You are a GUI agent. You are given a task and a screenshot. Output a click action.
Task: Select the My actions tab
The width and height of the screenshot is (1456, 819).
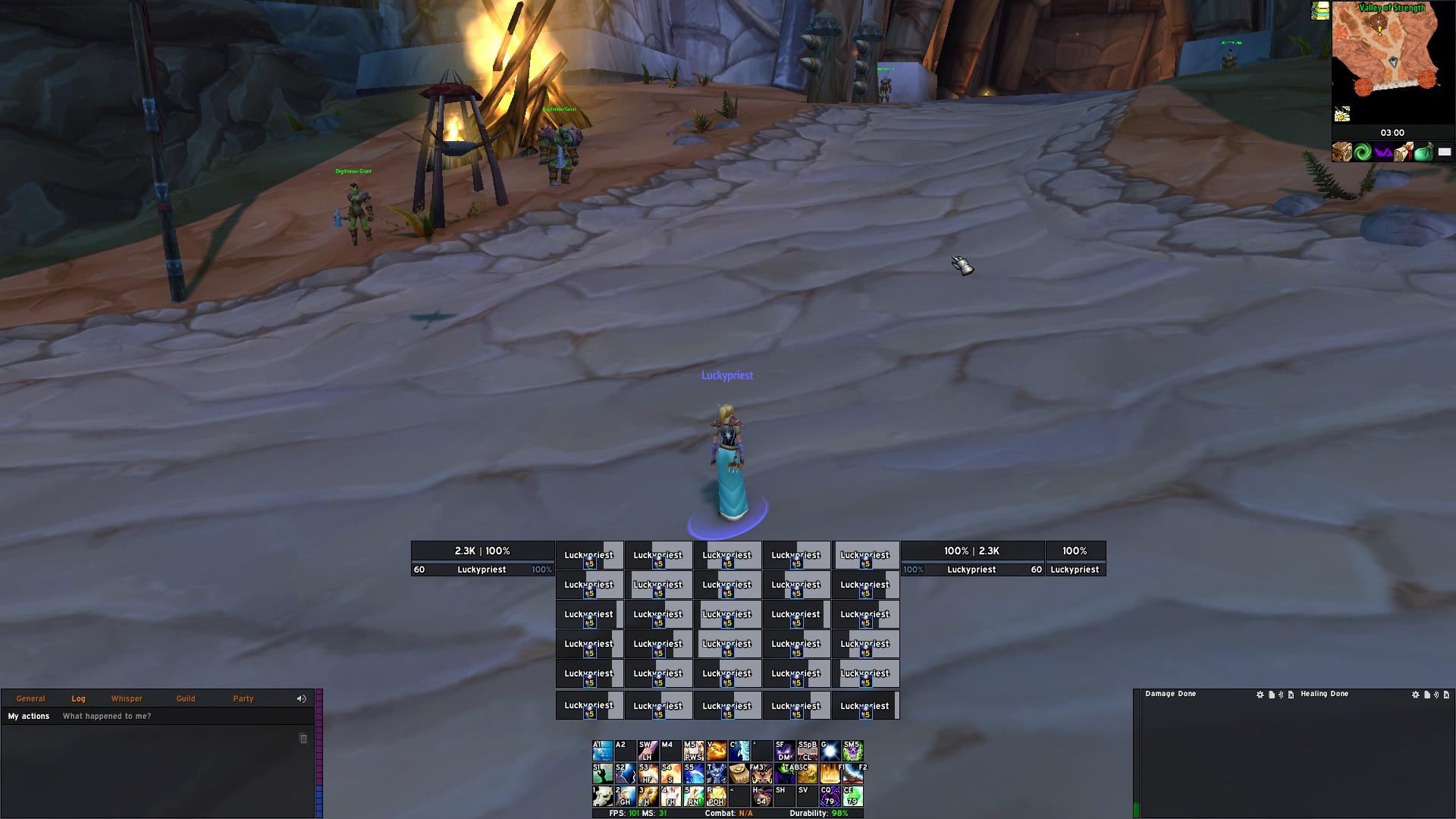[28, 716]
